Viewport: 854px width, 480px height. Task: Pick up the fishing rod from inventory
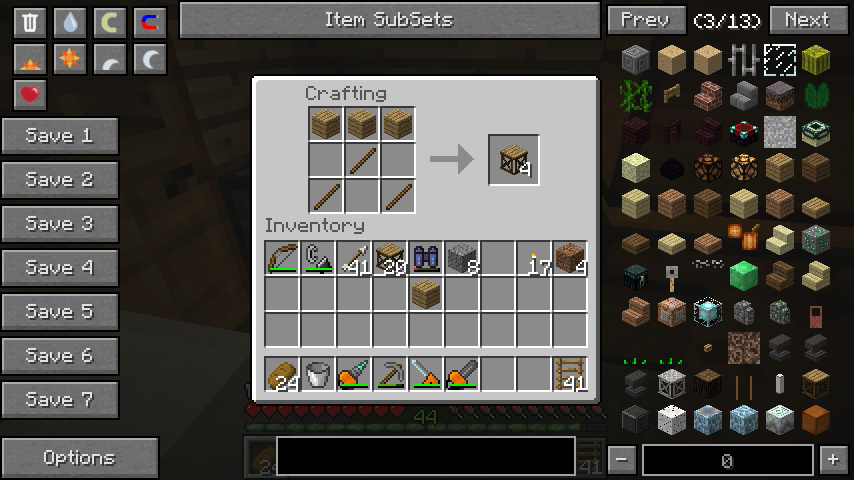(318, 259)
